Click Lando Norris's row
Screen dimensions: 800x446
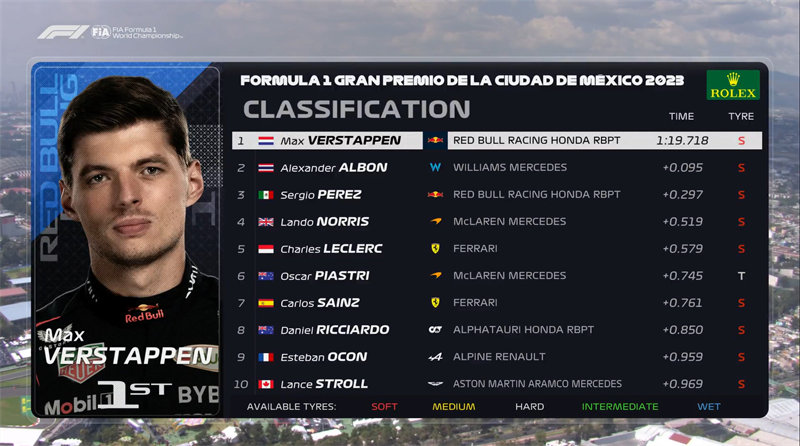pyautogui.click(x=497, y=222)
